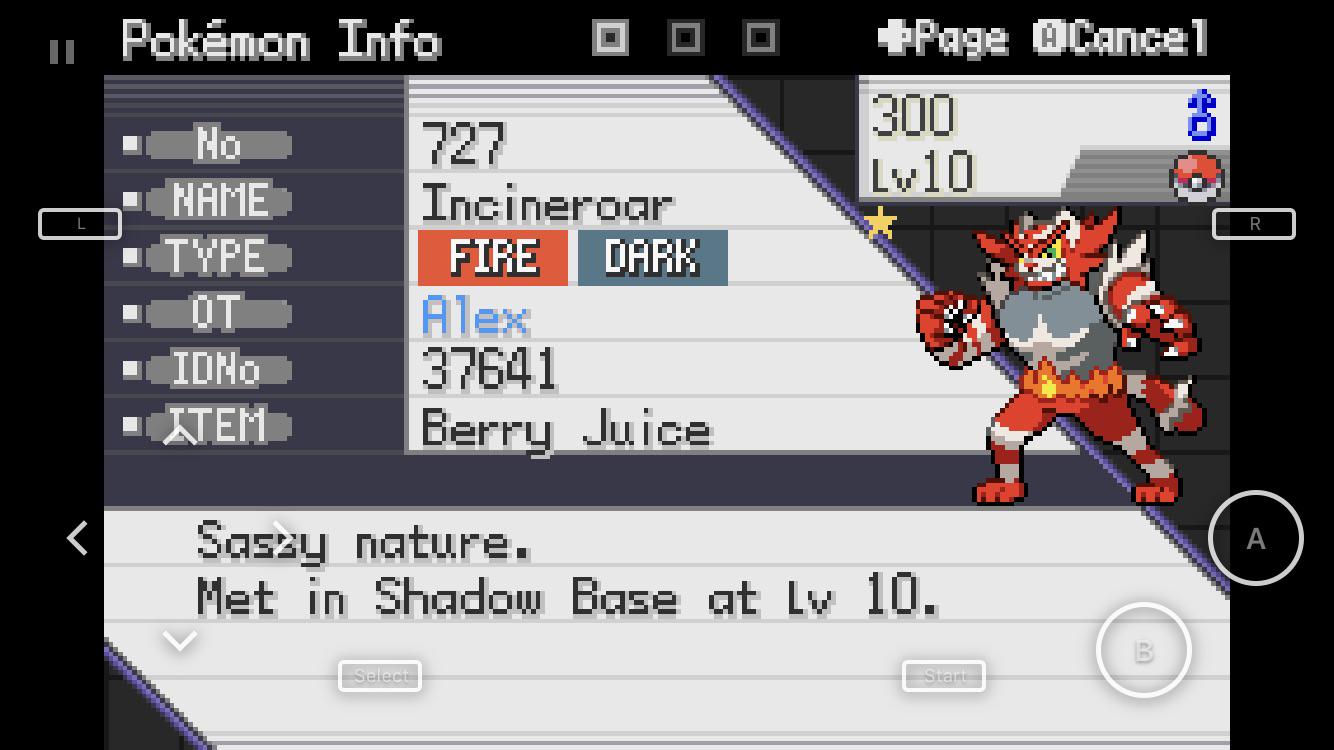Open the next page with the right arrow
The image size is (1334, 750).
pos(283,538)
